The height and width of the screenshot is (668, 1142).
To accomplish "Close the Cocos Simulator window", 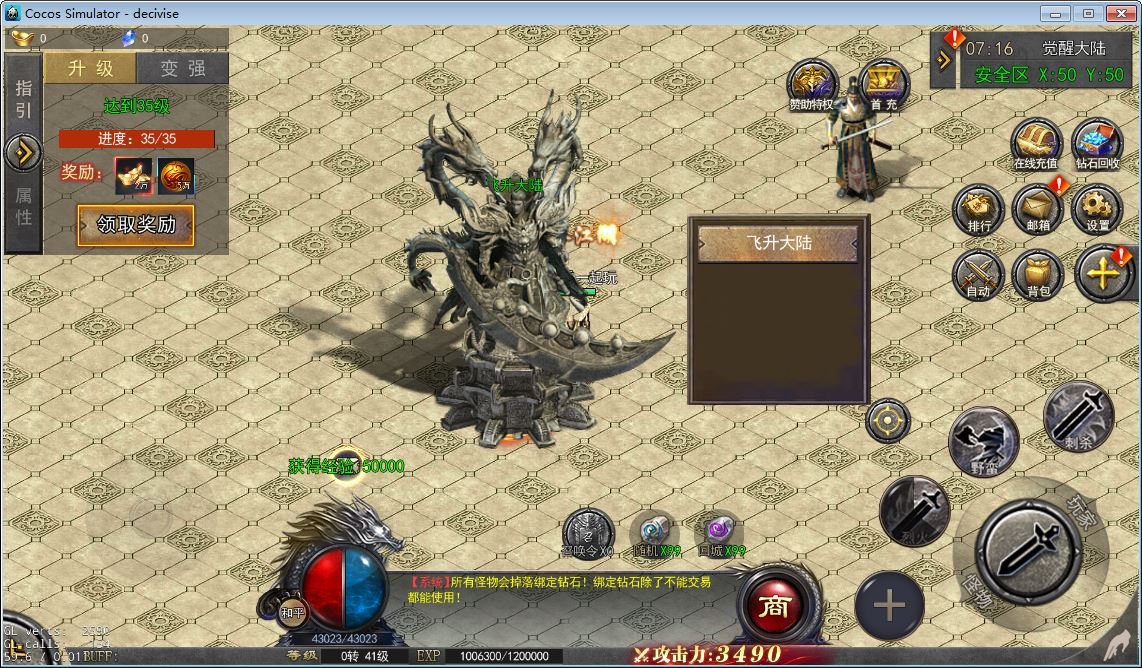I will coord(1118,13).
